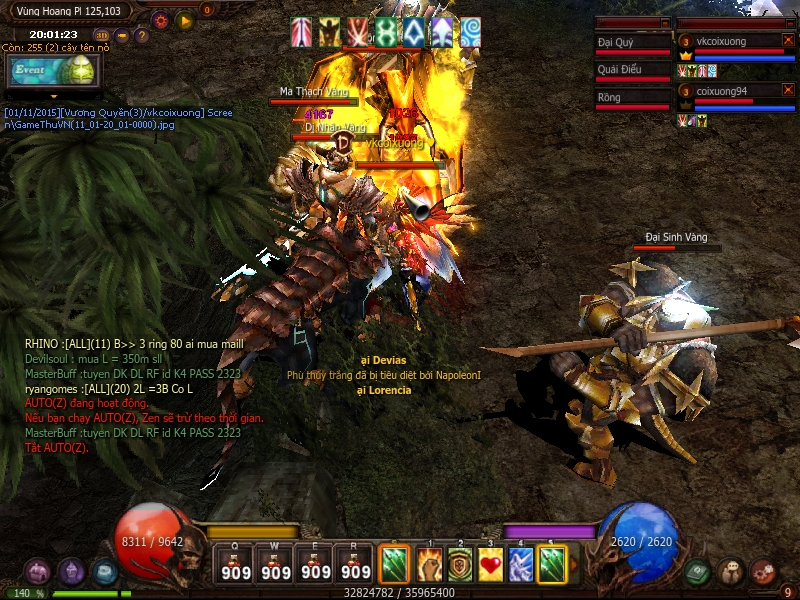
Task: Open the purple helmet menu icon
Action: [x=71, y=572]
